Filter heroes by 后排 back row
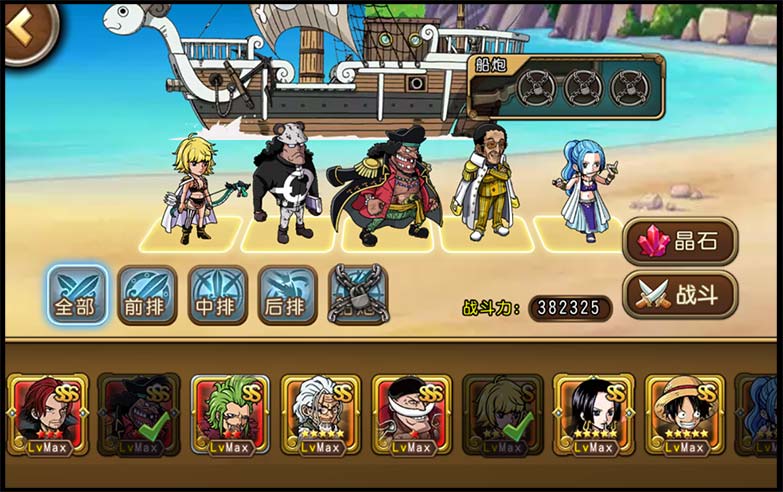Image resolution: width=783 pixels, height=492 pixels. [x=287, y=295]
